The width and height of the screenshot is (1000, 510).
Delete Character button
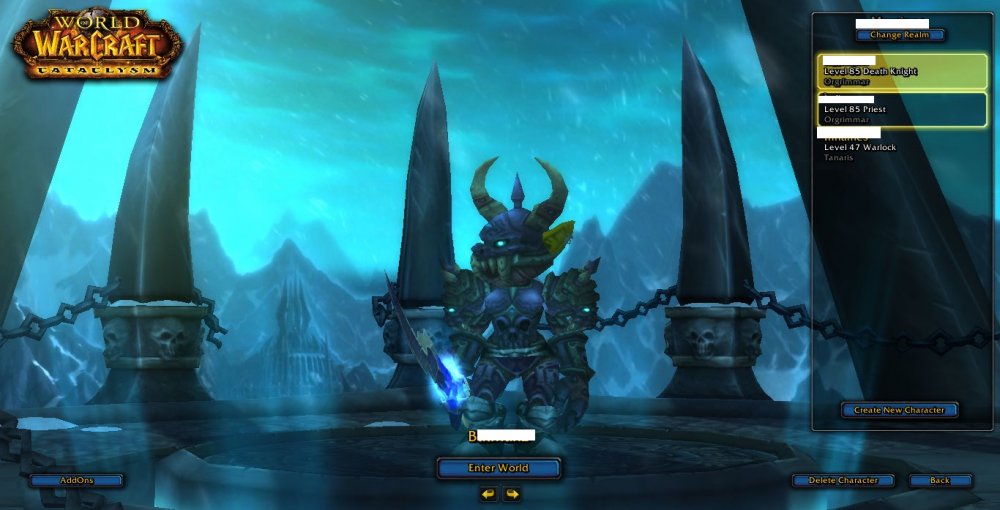pos(843,480)
